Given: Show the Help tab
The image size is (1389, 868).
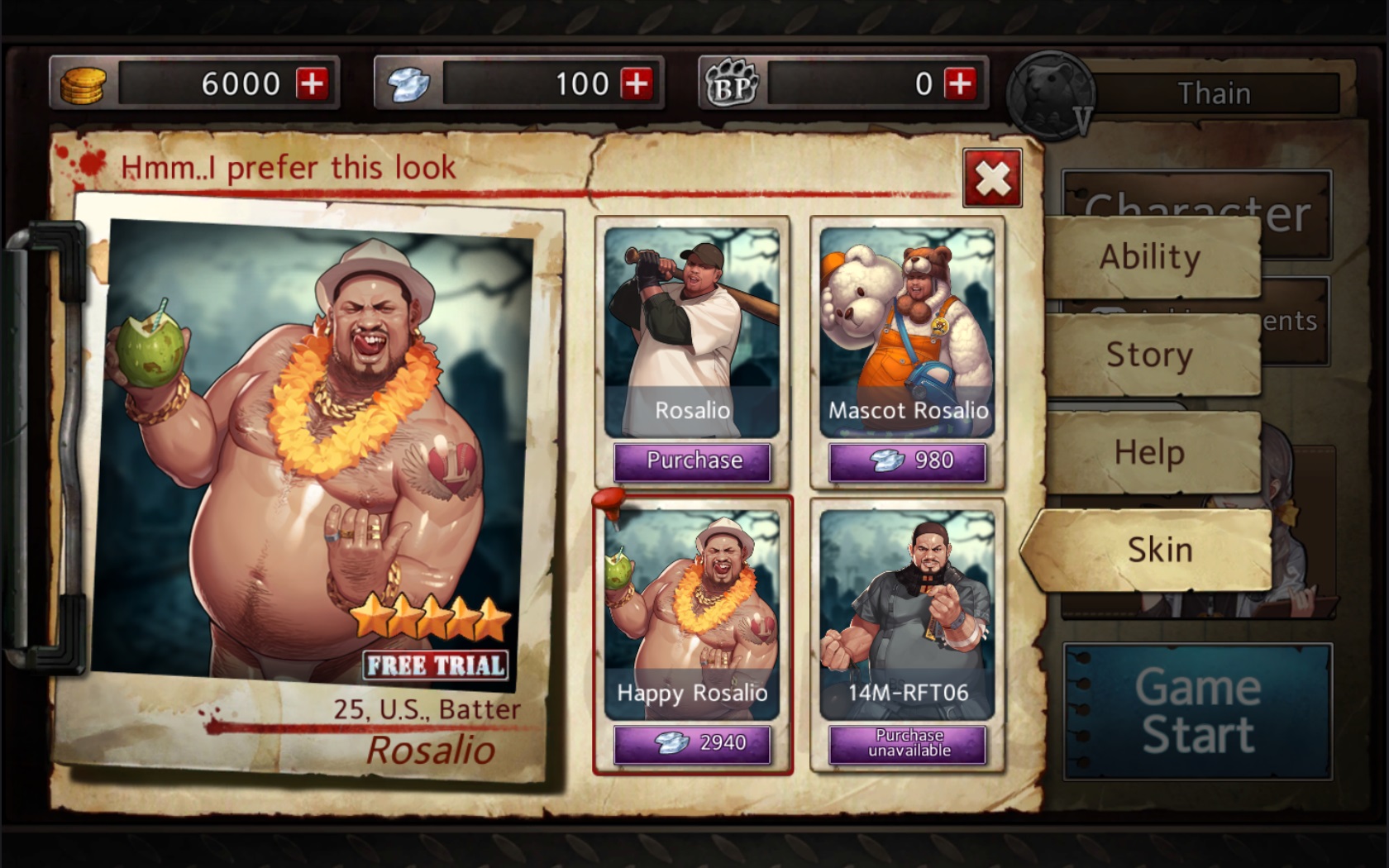Looking at the screenshot, I should 1151,453.
